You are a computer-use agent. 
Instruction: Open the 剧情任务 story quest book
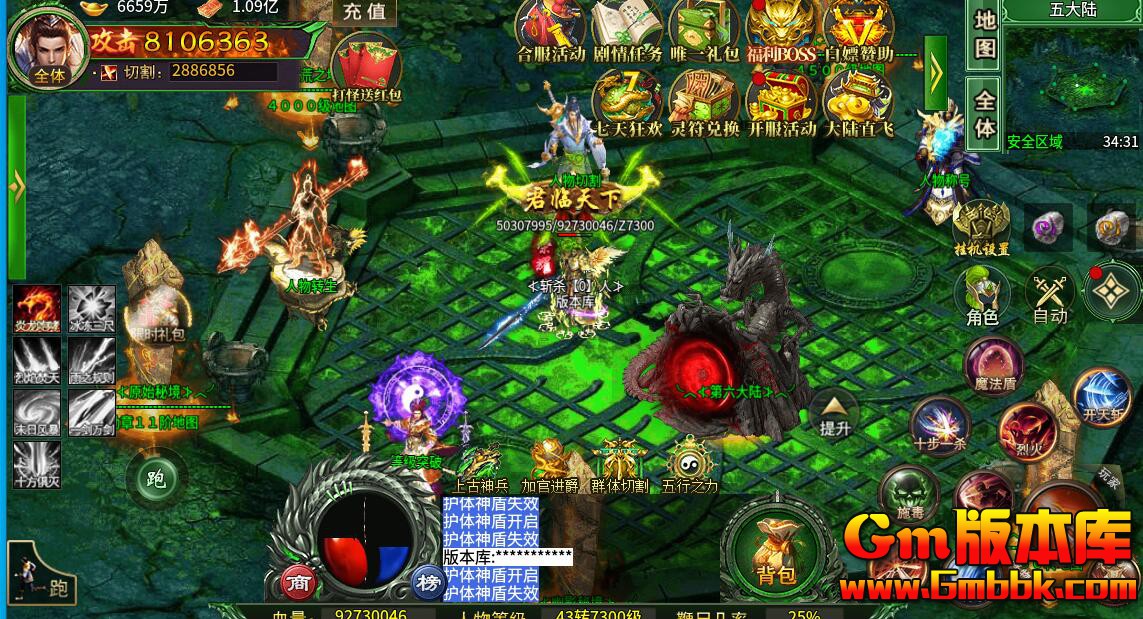(627, 28)
